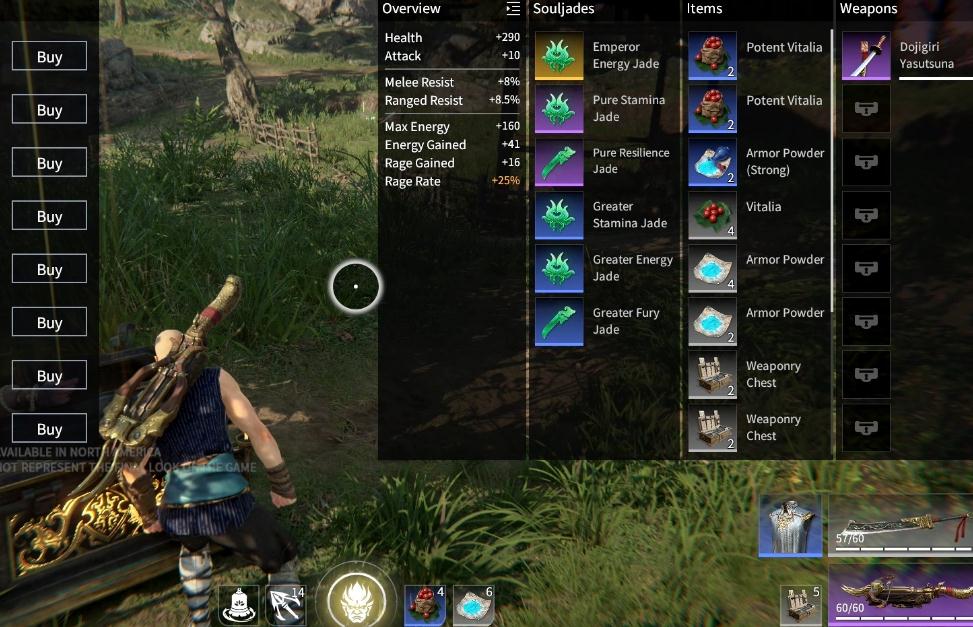Select the Emperor Energy Jade souljade
The image size is (973, 627).
tap(560, 56)
